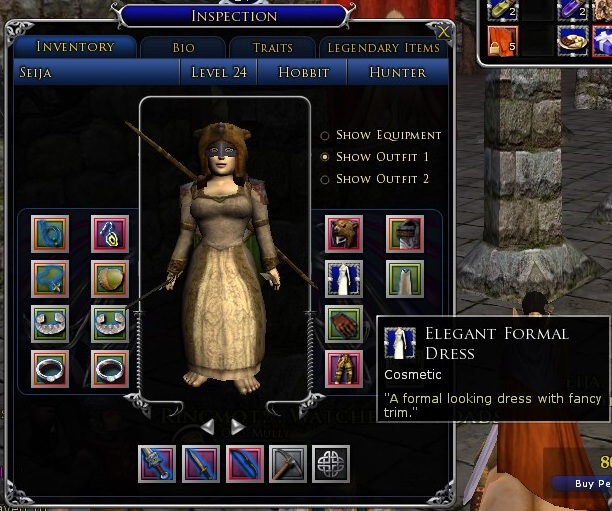612x511 pixels.
Task: Switch to the Bio tab
Action: click(182, 48)
